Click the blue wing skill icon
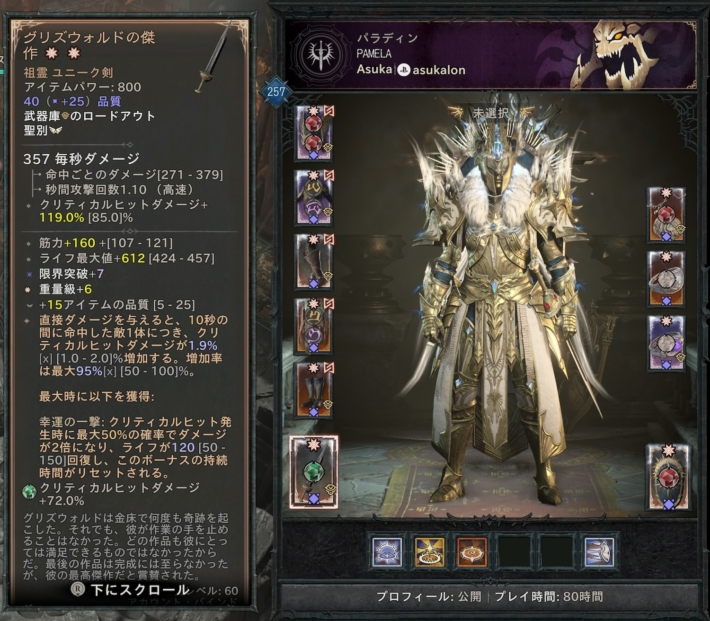Viewport: 710px width, 621px height. pyautogui.click(x=600, y=551)
